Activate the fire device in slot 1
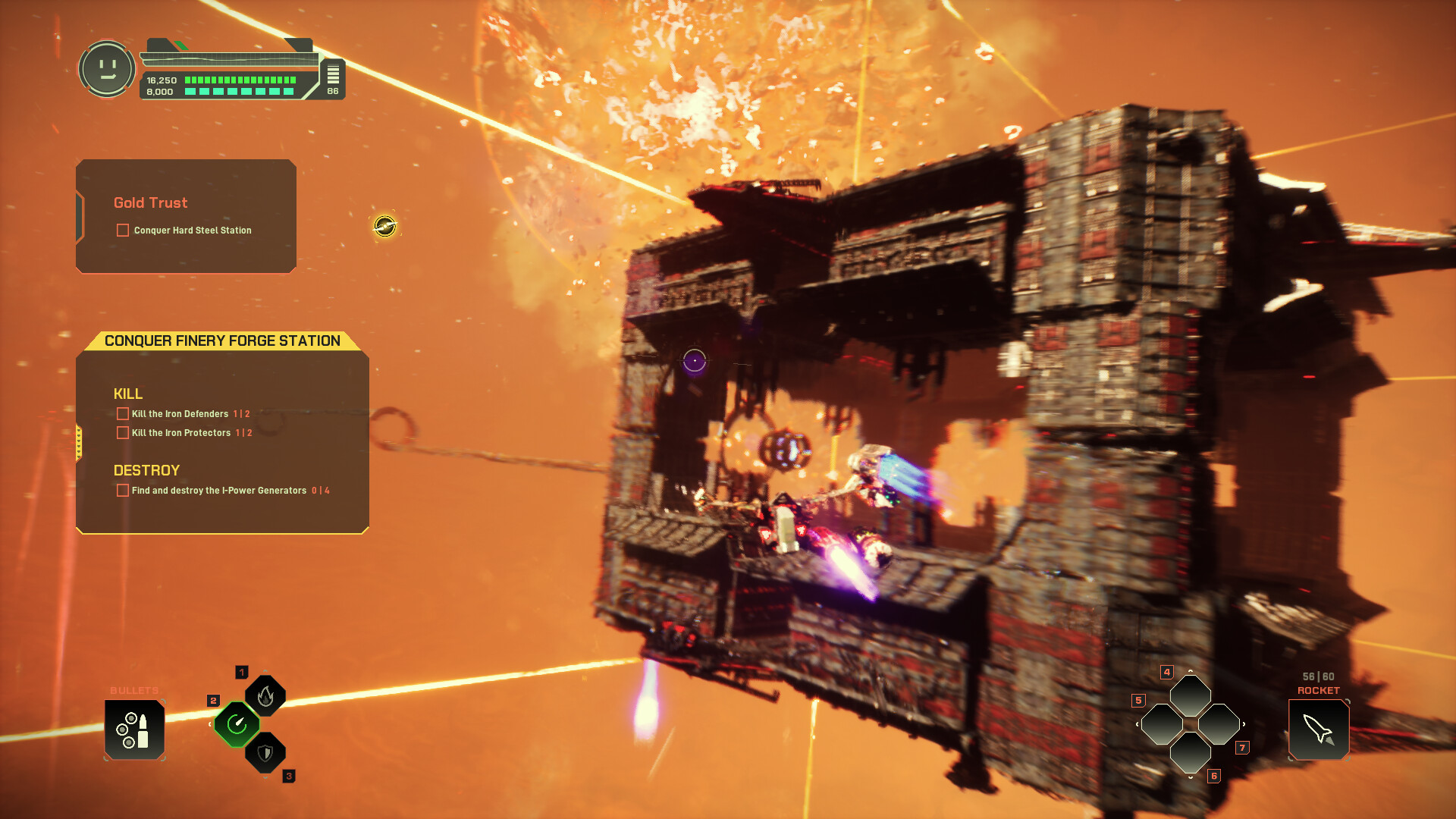1456x819 pixels. pos(265,695)
